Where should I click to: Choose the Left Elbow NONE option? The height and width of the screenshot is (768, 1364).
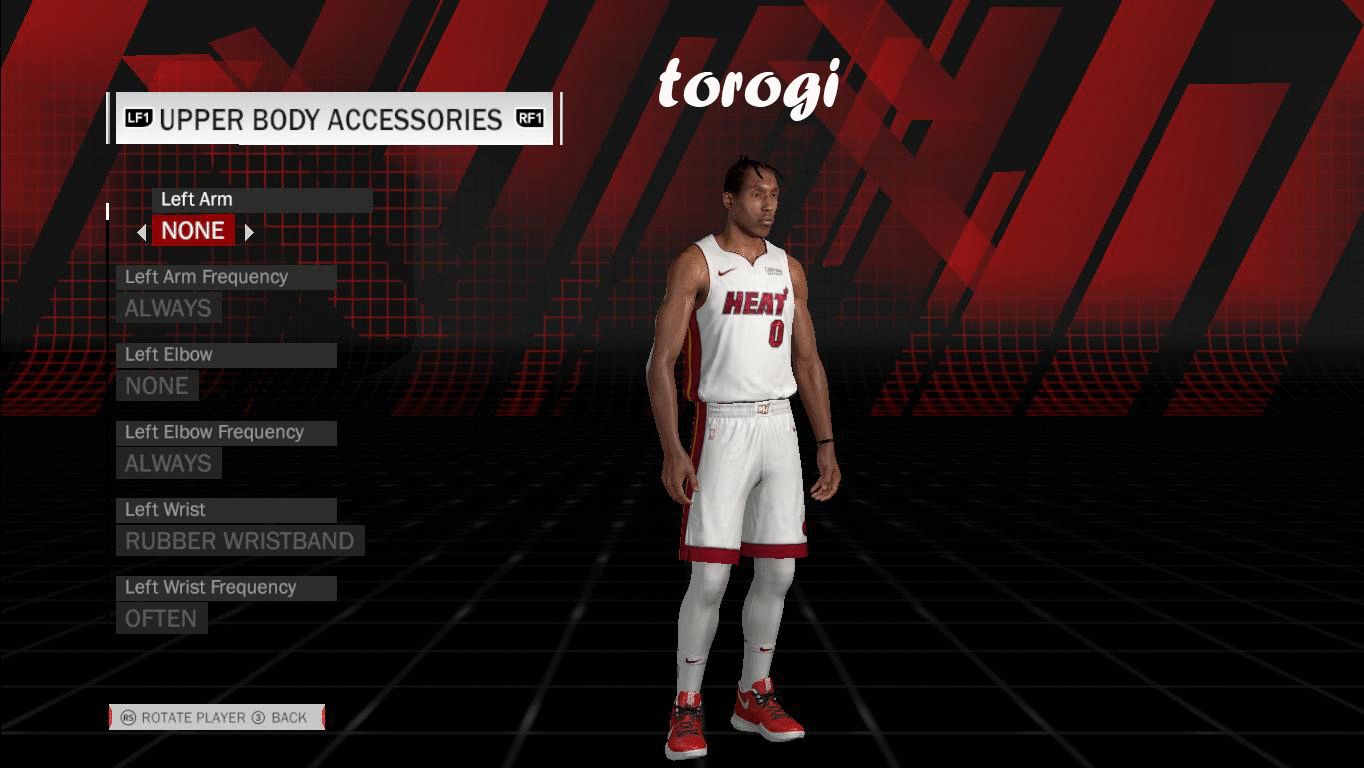pyautogui.click(x=157, y=386)
